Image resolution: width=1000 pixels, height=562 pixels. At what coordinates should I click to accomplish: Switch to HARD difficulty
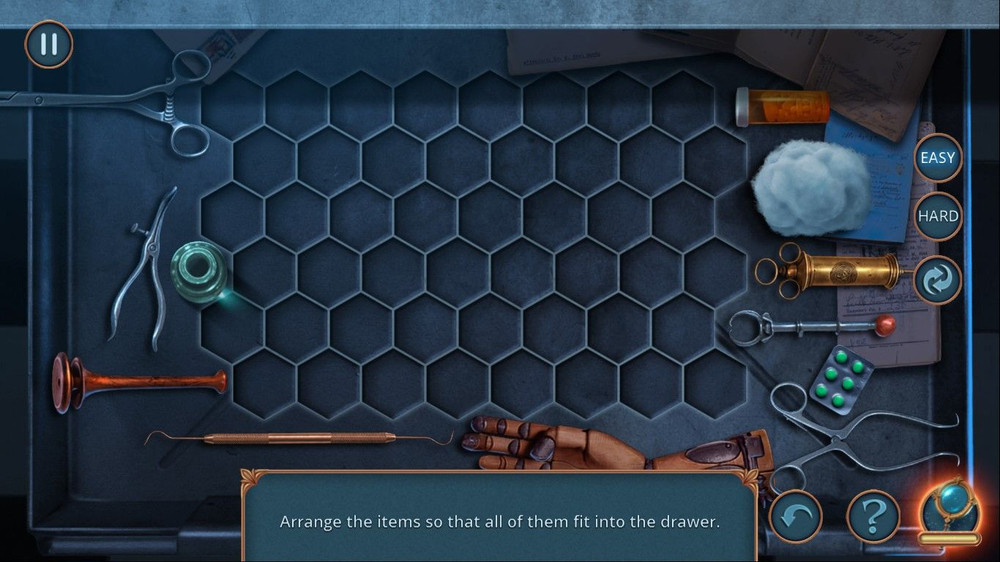click(x=938, y=216)
